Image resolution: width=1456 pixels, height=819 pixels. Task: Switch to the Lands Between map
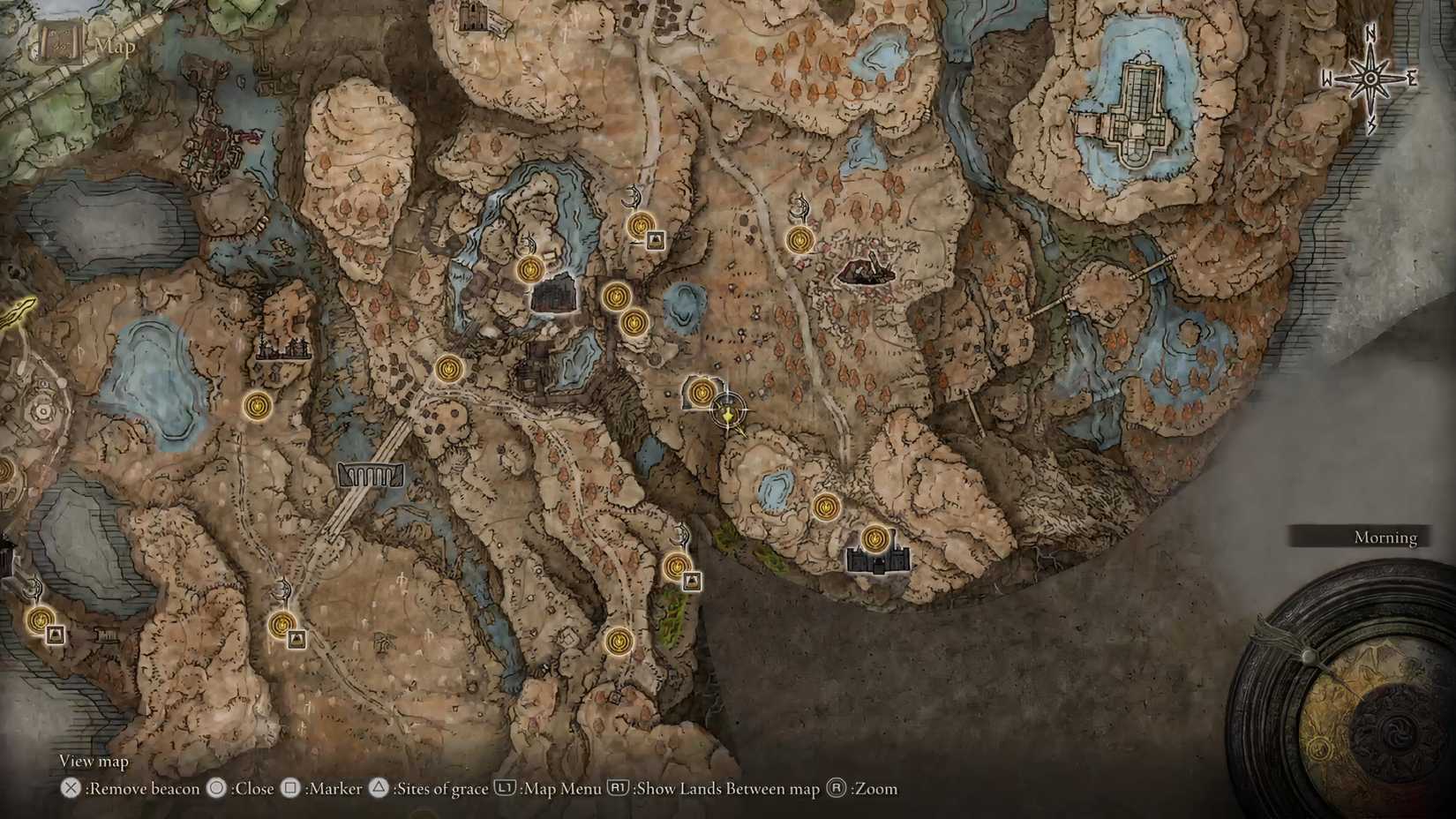(619, 789)
